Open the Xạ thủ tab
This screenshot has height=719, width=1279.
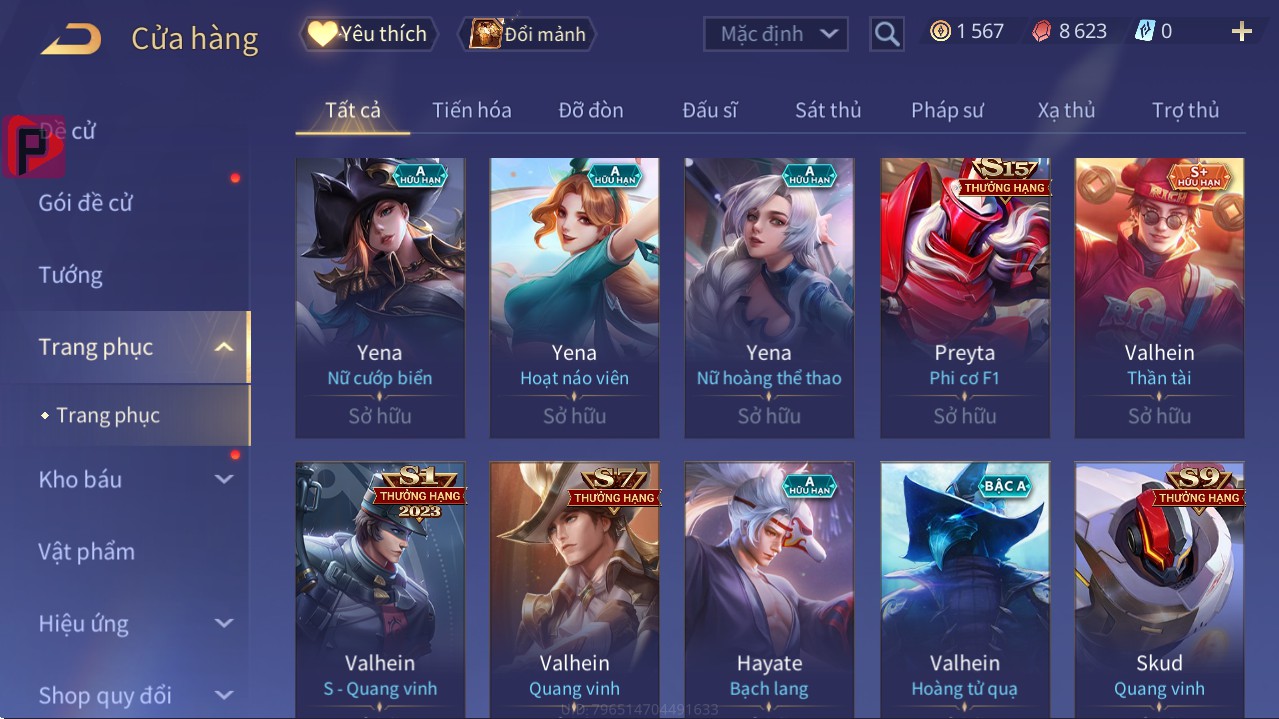pyautogui.click(x=1066, y=110)
